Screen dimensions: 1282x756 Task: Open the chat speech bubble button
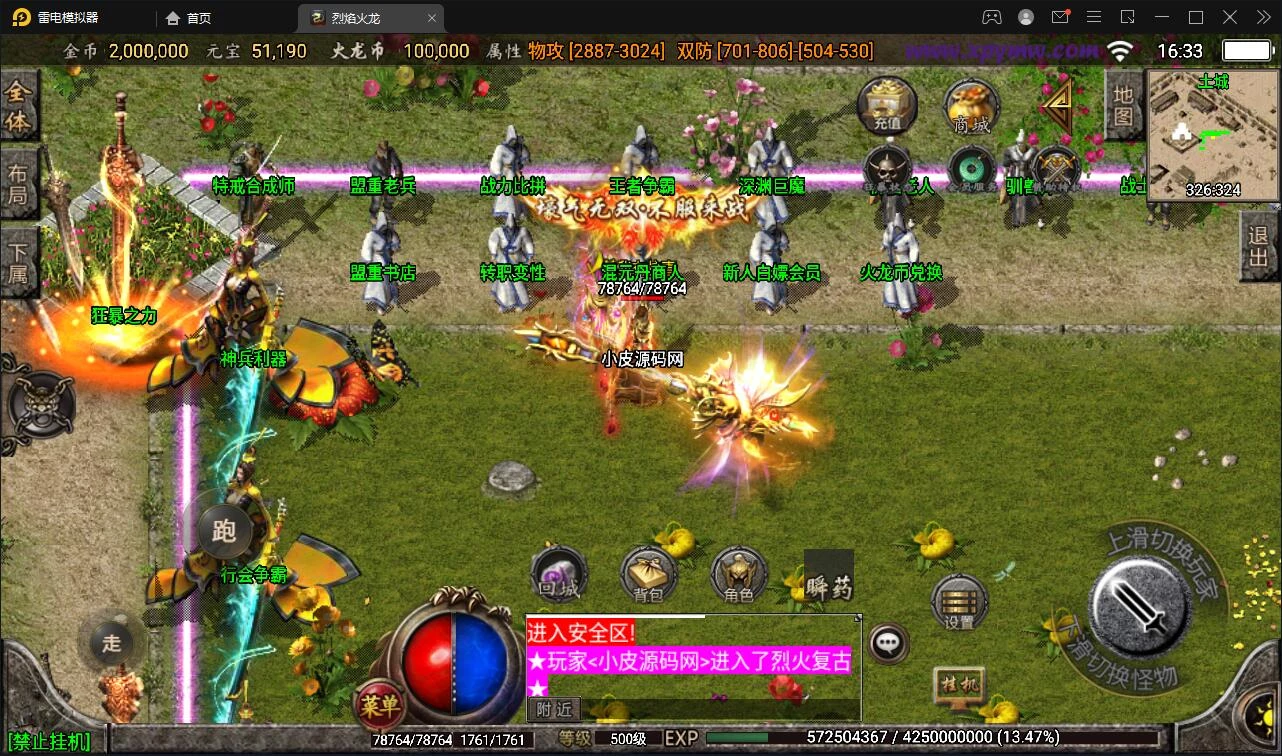[888, 643]
